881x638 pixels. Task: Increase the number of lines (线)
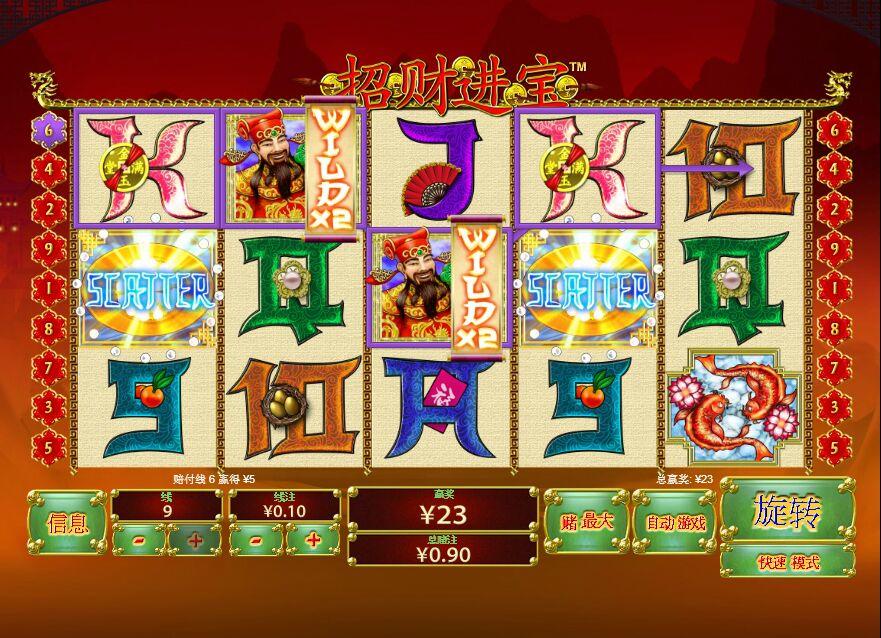(194, 540)
